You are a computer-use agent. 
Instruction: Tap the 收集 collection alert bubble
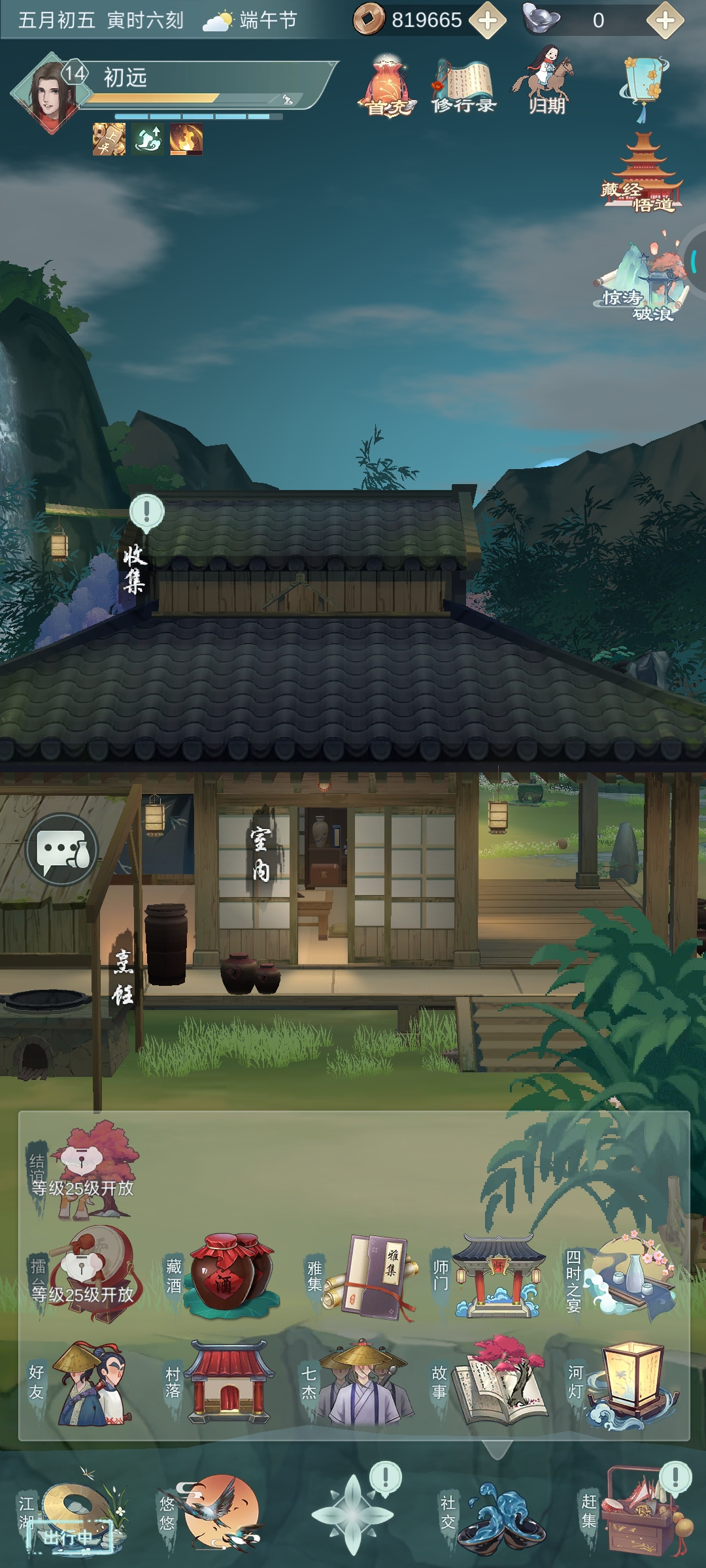pyautogui.click(x=146, y=512)
